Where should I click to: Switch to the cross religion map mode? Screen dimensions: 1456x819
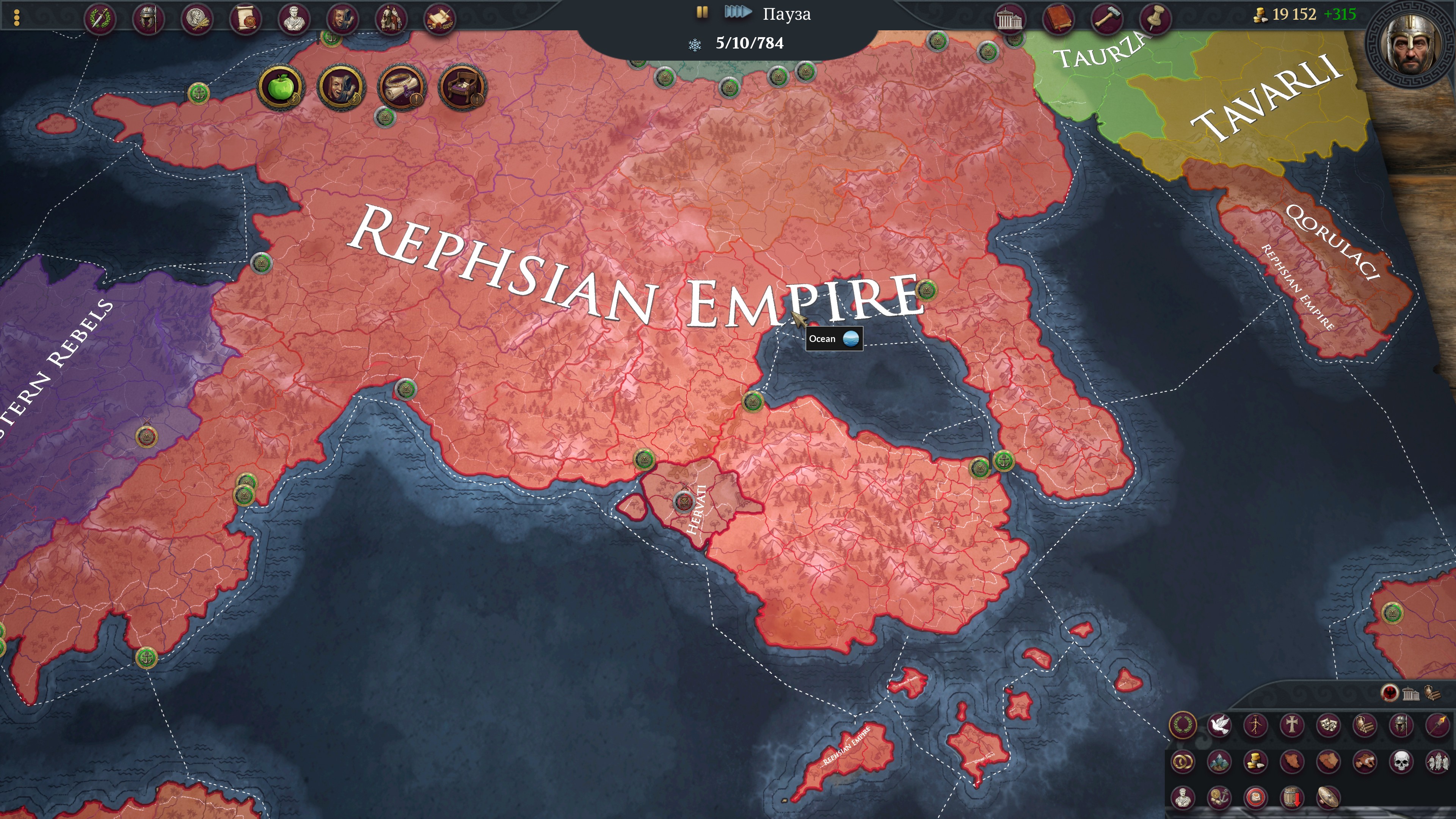point(1291,725)
